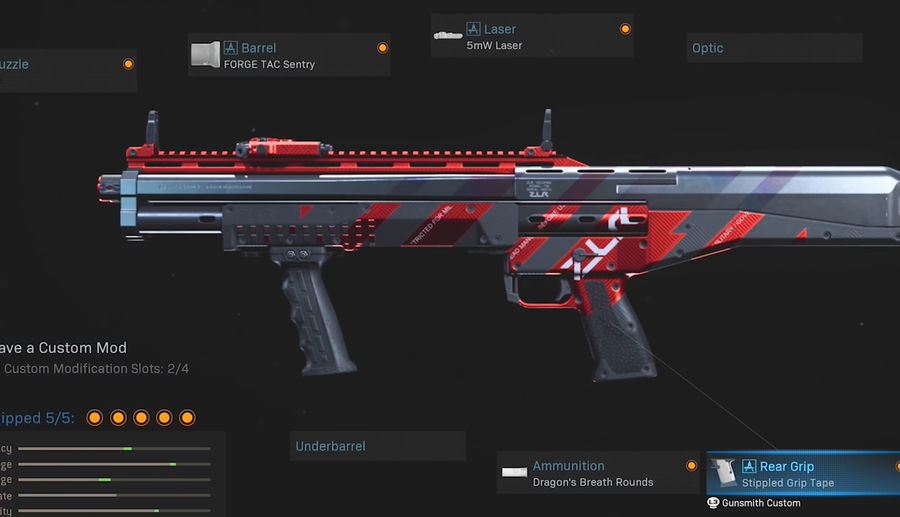This screenshot has height=517, width=900.
Task: Open the Ammunition slot with Dragon's Breath Rounds
Action: [x=597, y=473]
